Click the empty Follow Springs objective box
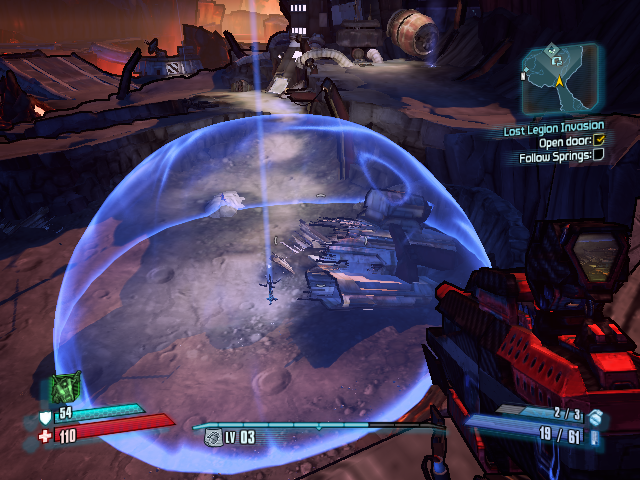The width and height of the screenshot is (640, 480). [598, 155]
